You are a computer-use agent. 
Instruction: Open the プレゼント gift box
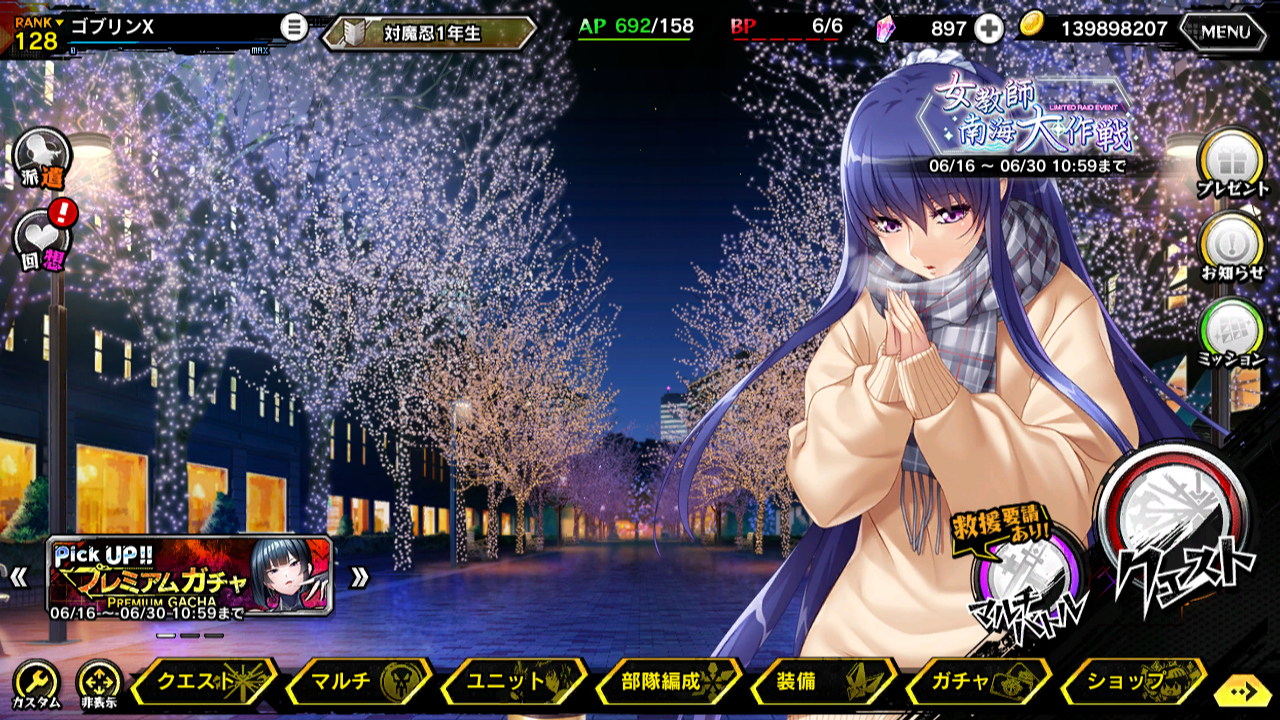(x=1231, y=162)
